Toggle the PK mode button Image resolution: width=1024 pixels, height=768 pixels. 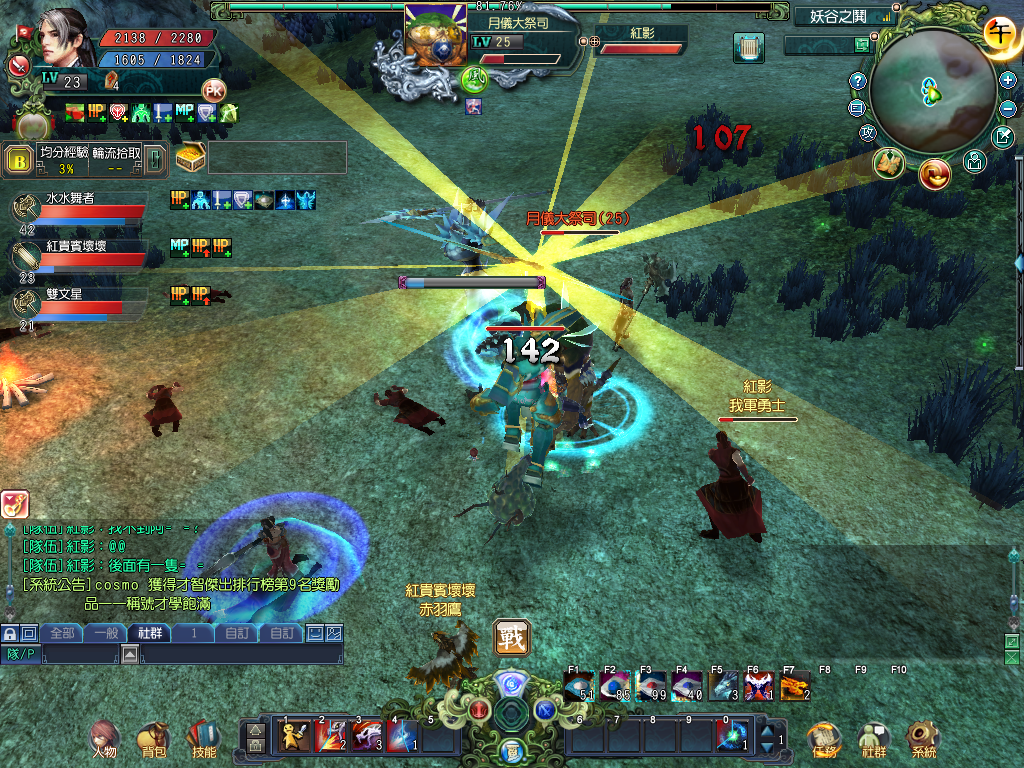(x=214, y=90)
